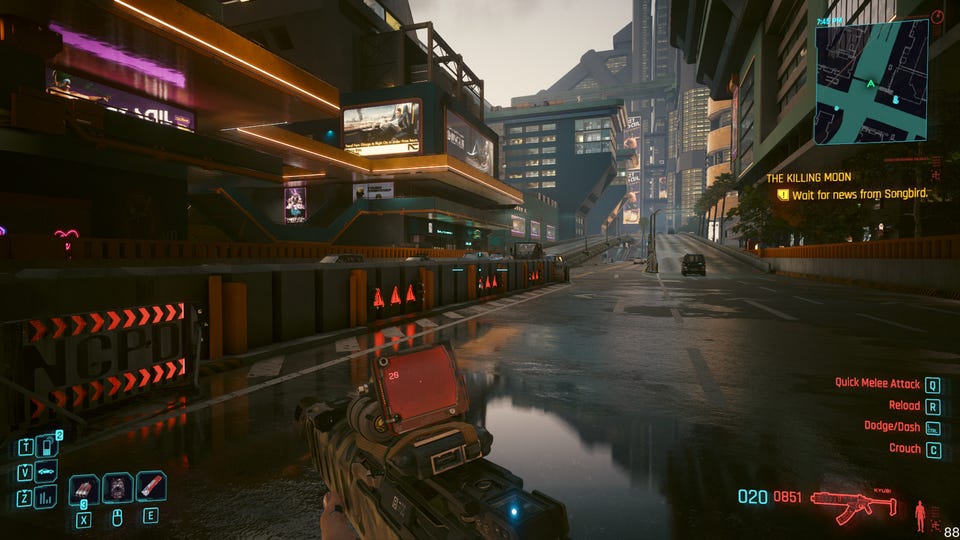Activate the middle cyberware slot

coord(117,488)
